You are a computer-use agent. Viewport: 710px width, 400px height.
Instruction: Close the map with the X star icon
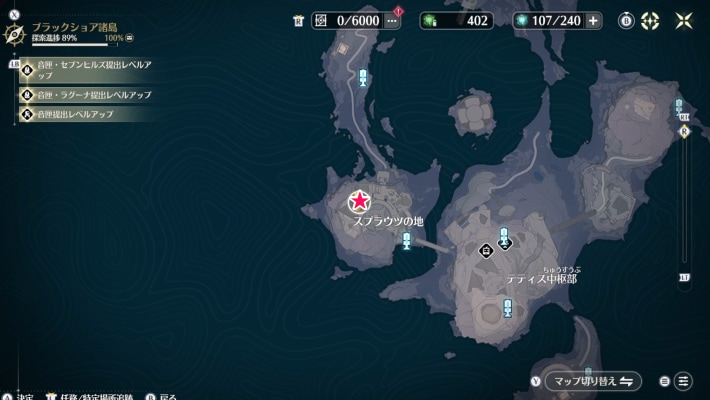pos(685,21)
